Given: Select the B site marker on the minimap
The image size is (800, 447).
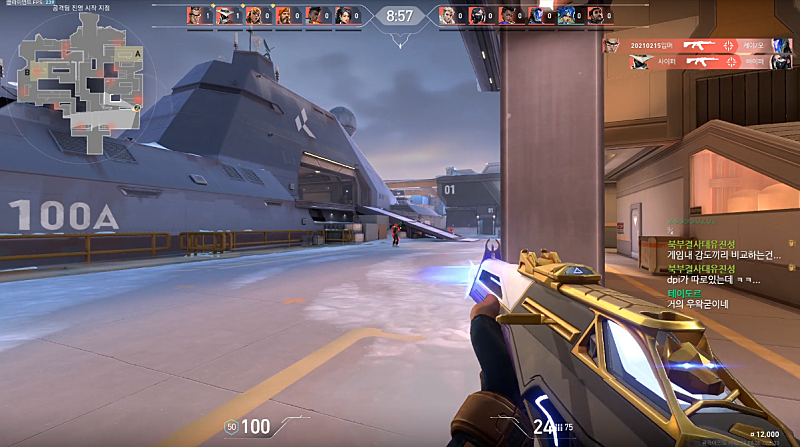Looking at the screenshot, I should (x=27, y=72).
